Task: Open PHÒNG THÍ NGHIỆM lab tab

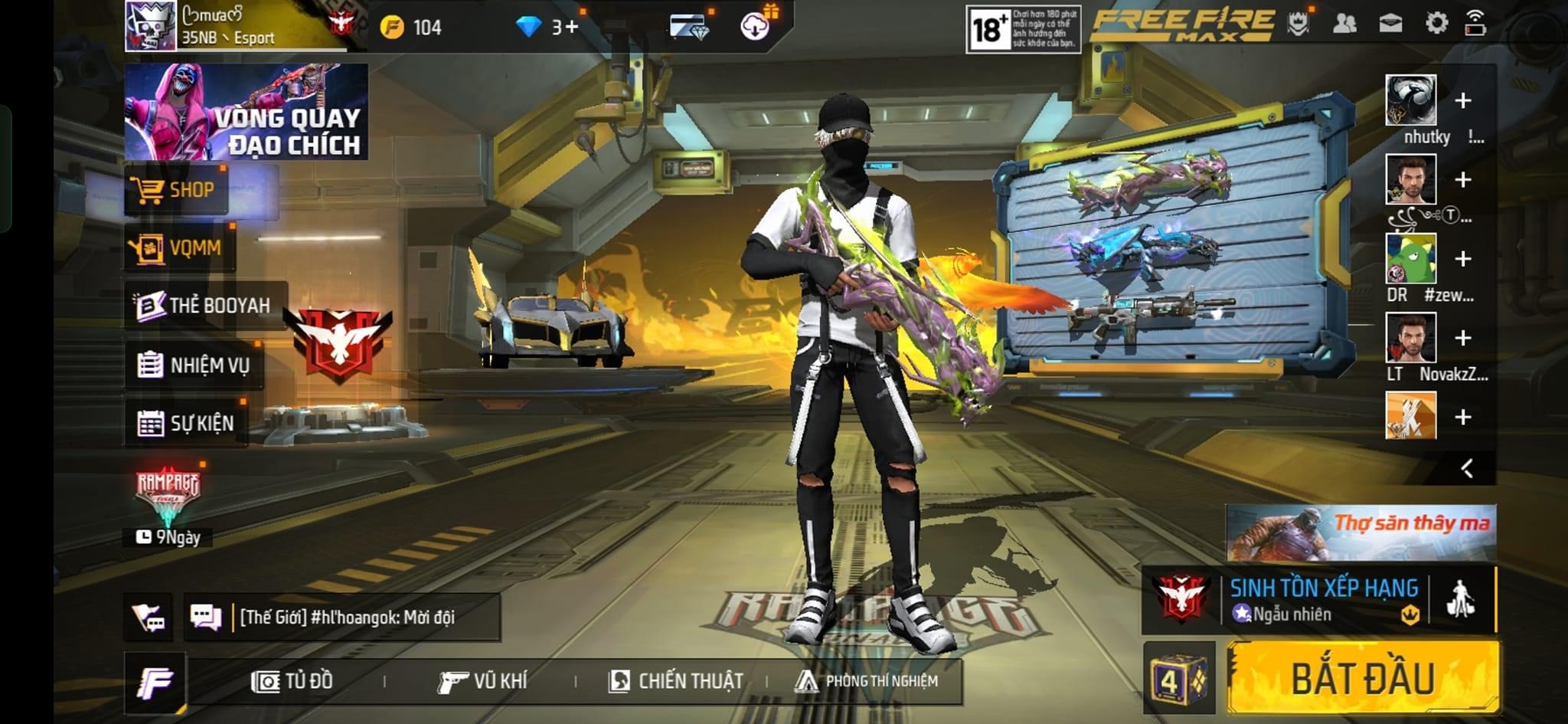Action: coord(867,681)
